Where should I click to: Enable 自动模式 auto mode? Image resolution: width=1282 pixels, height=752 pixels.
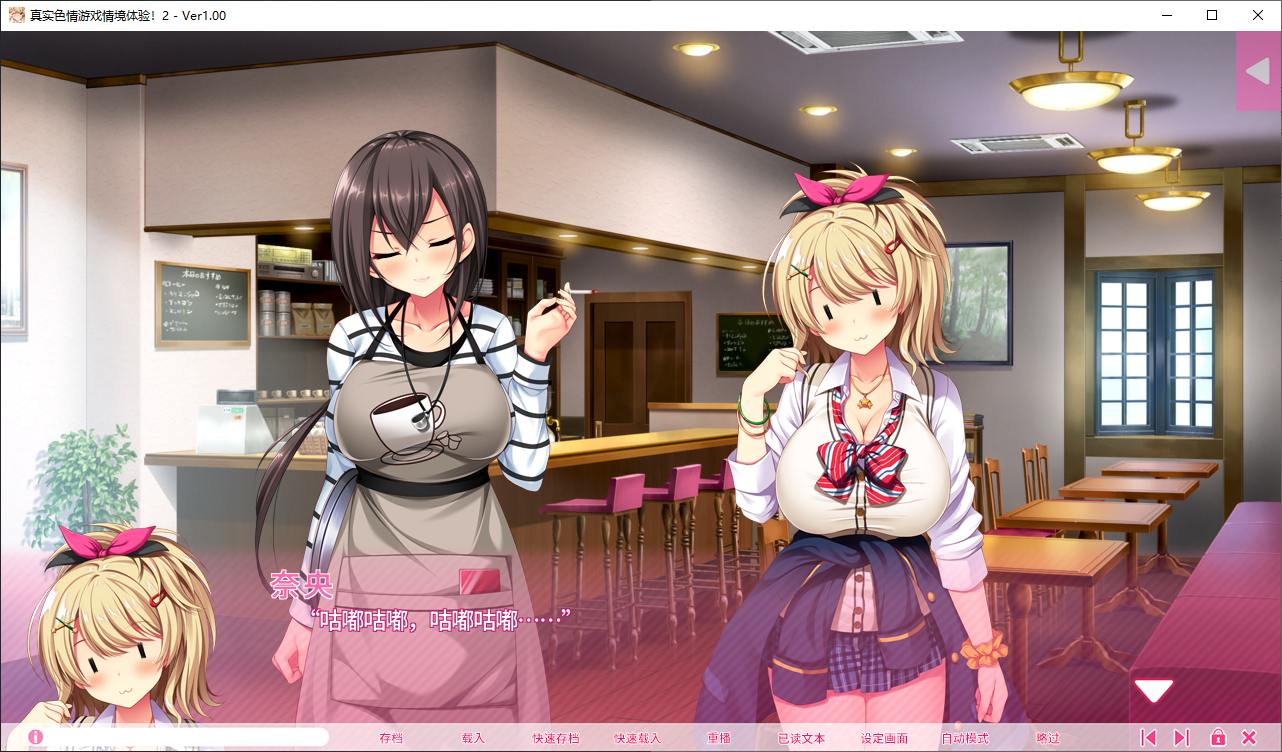(964, 738)
